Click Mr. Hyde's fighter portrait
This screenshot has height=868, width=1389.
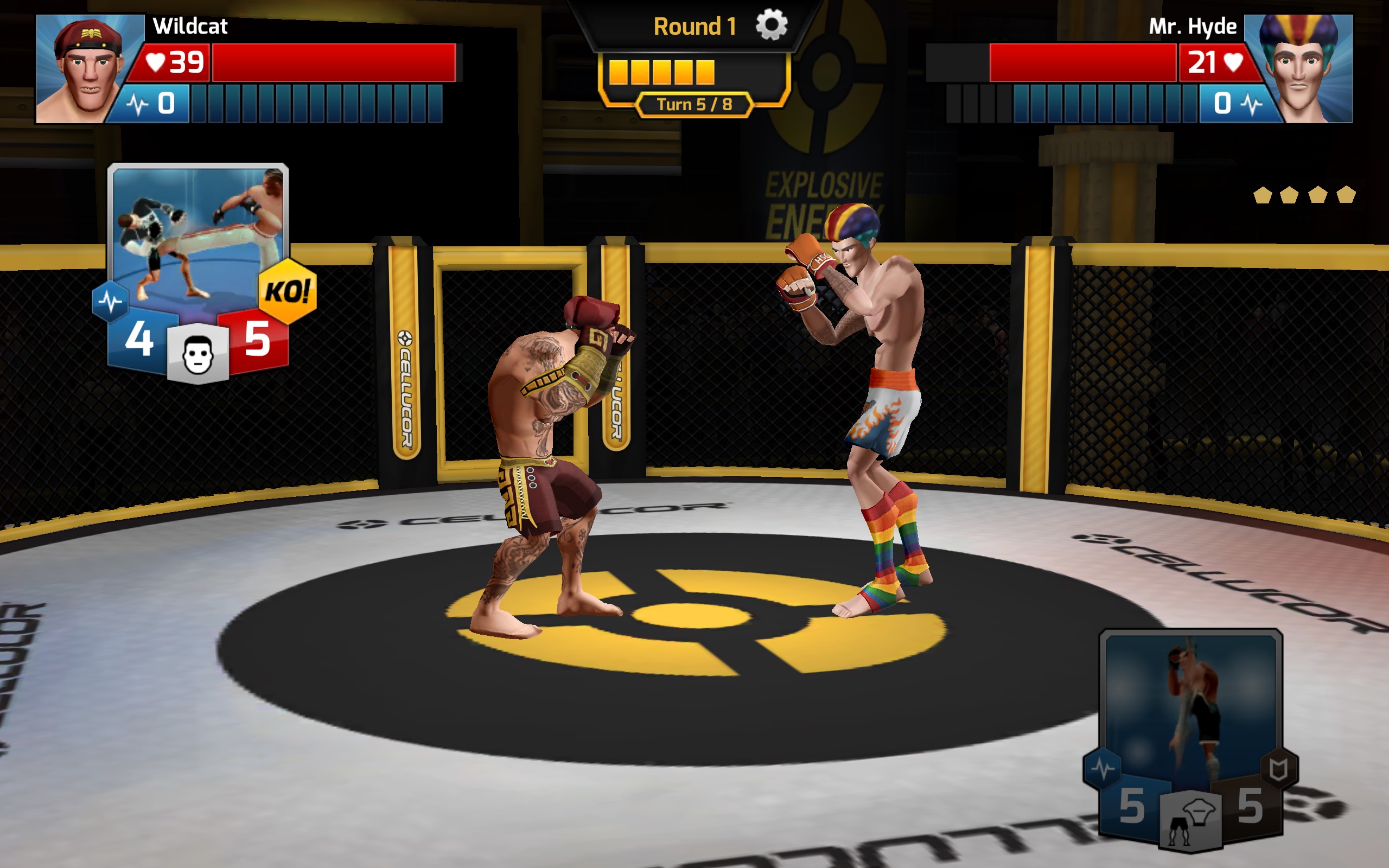click(x=1302, y=69)
